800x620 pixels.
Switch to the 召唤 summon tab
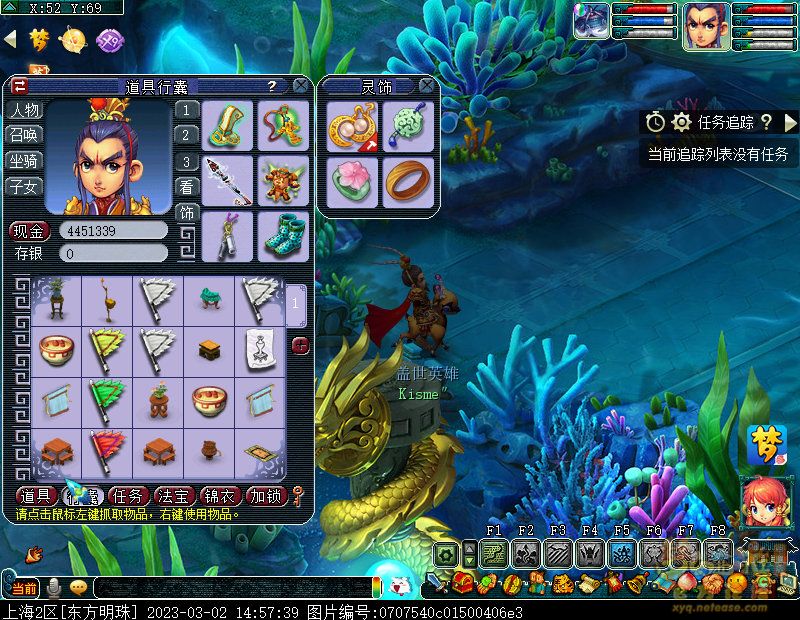click(x=24, y=135)
